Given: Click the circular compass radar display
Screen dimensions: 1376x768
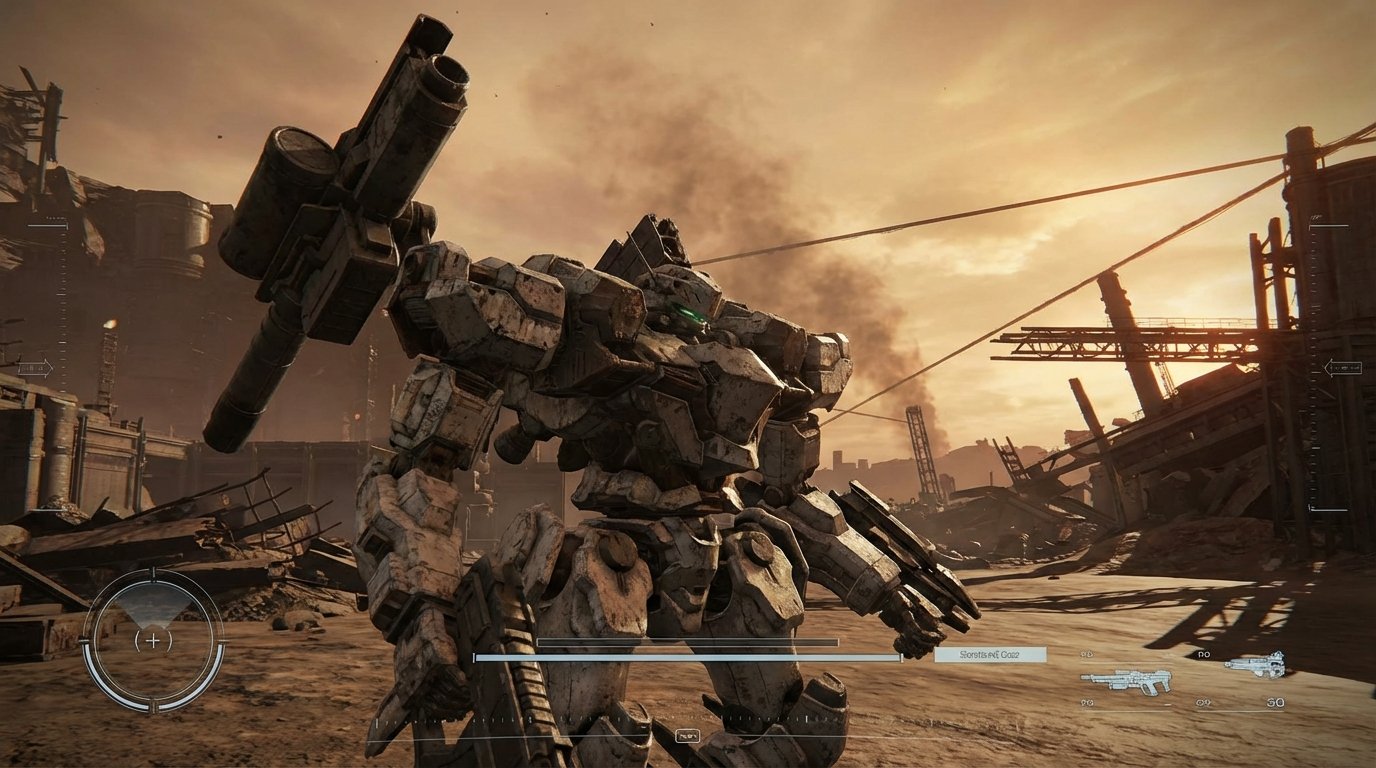Looking at the screenshot, I should 150,640.
